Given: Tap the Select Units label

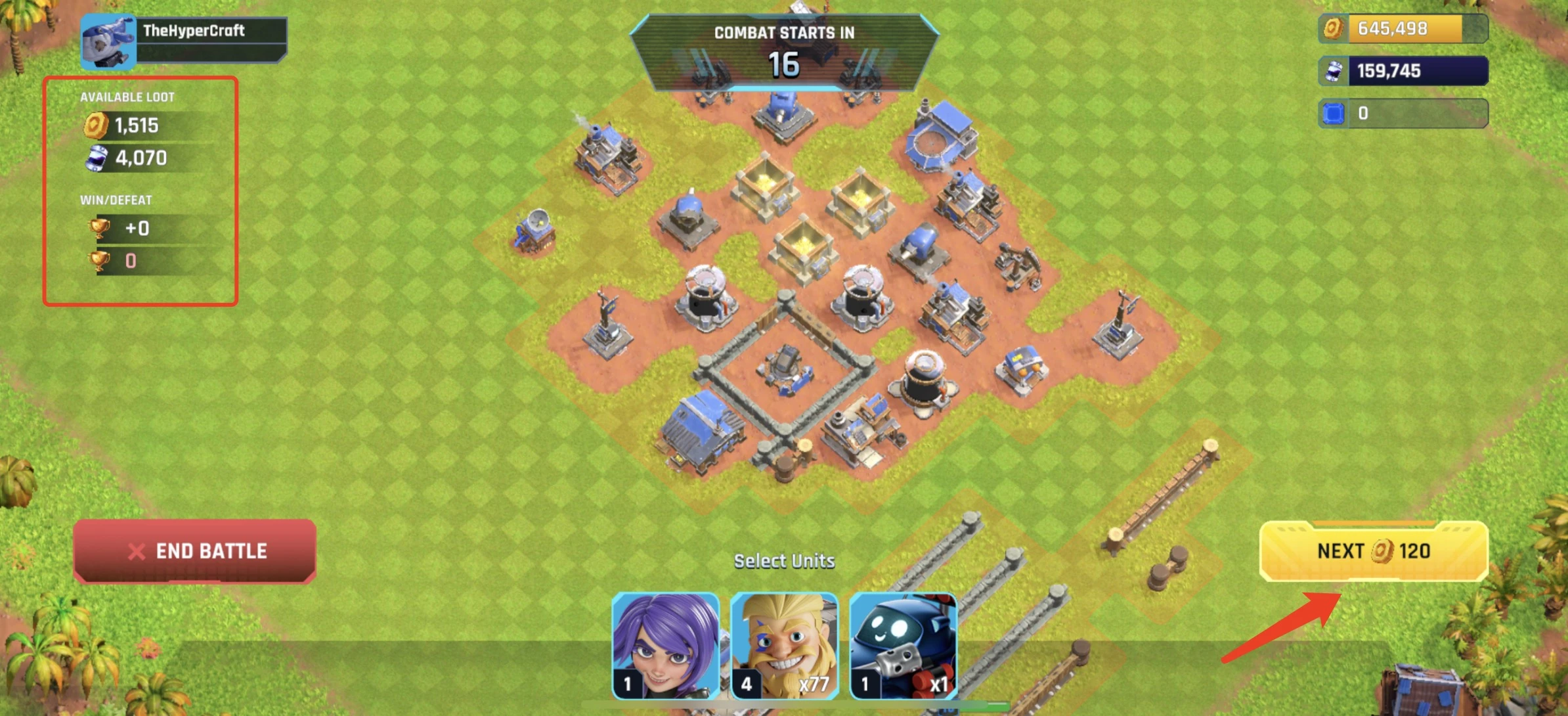Looking at the screenshot, I should (785, 561).
